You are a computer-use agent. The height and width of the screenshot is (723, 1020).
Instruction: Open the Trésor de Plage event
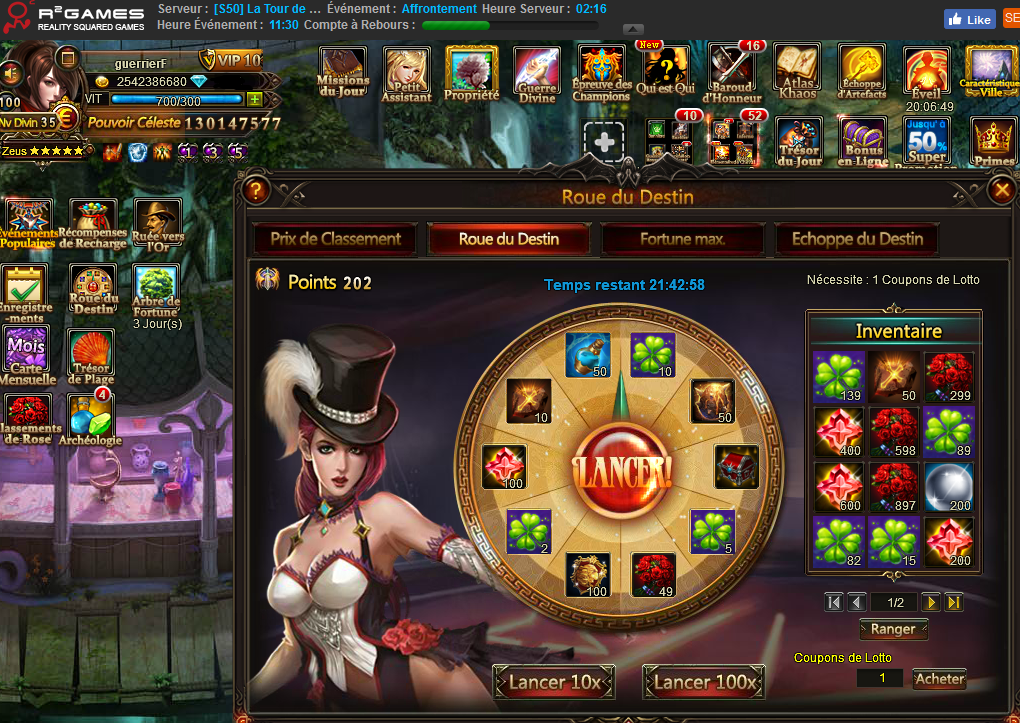point(92,356)
